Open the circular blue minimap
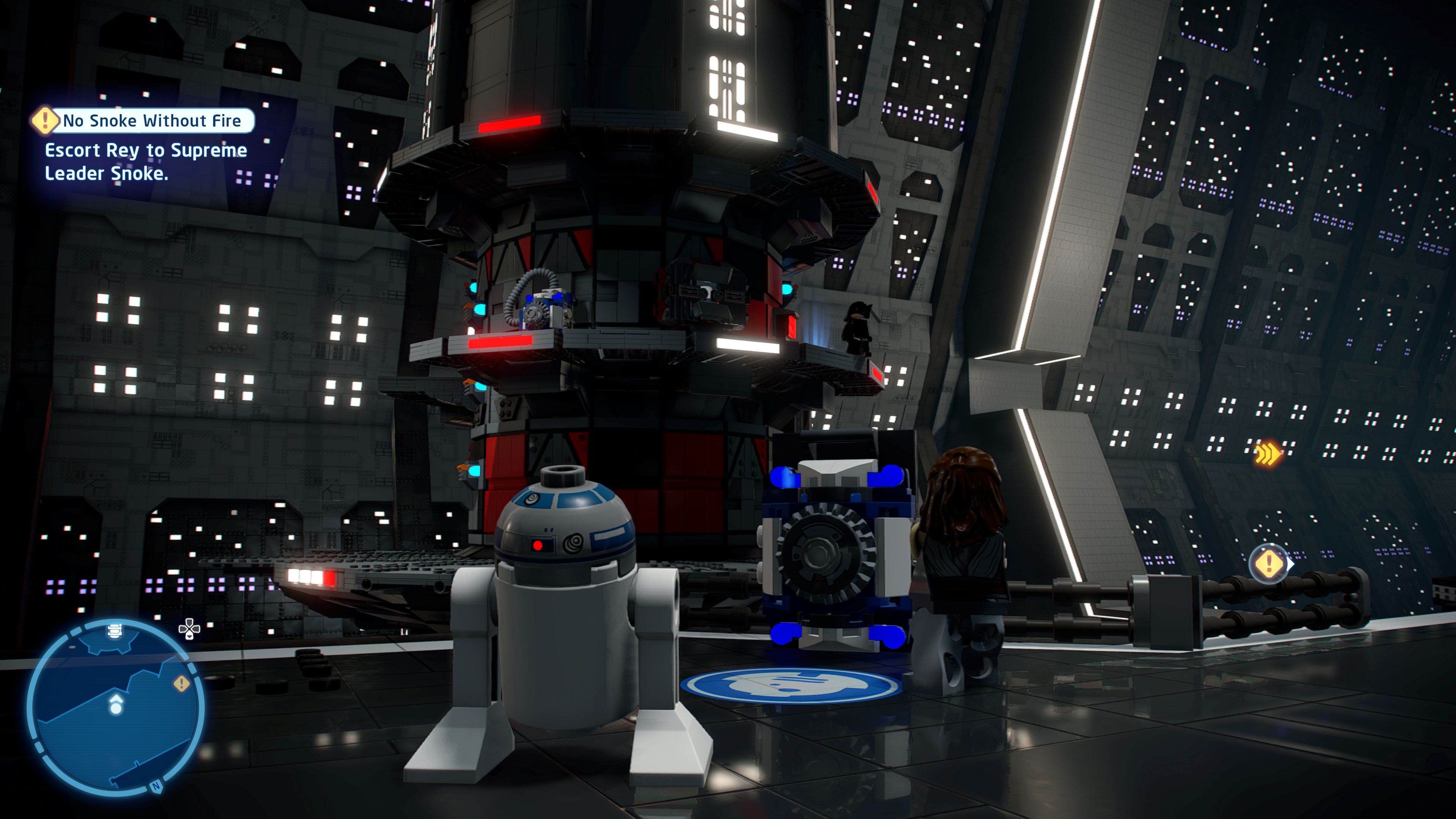 coord(115,706)
